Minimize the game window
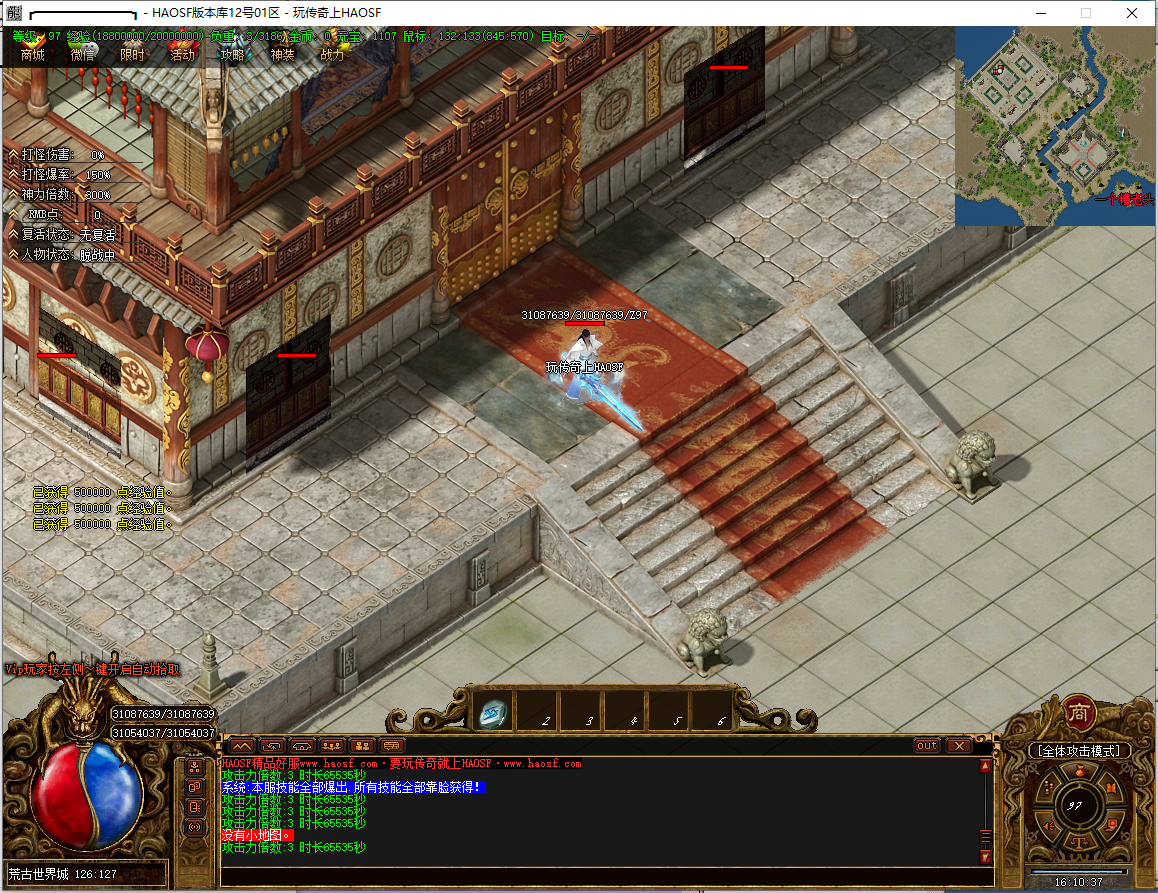1158x893 pixels. (1041, 13)
